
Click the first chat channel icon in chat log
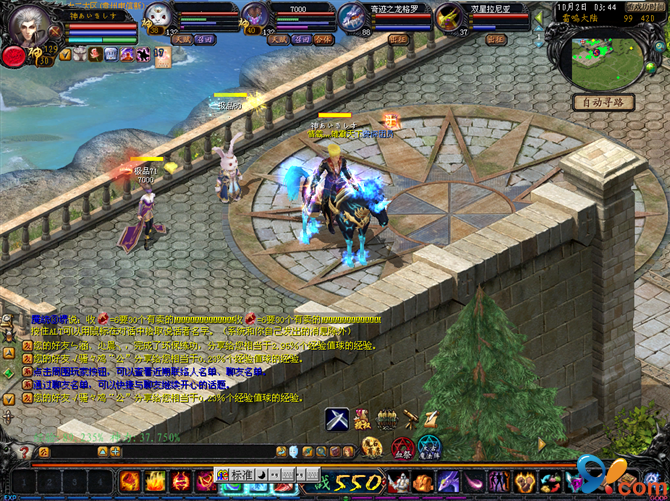pyautogui.click(x=26, y=343)
